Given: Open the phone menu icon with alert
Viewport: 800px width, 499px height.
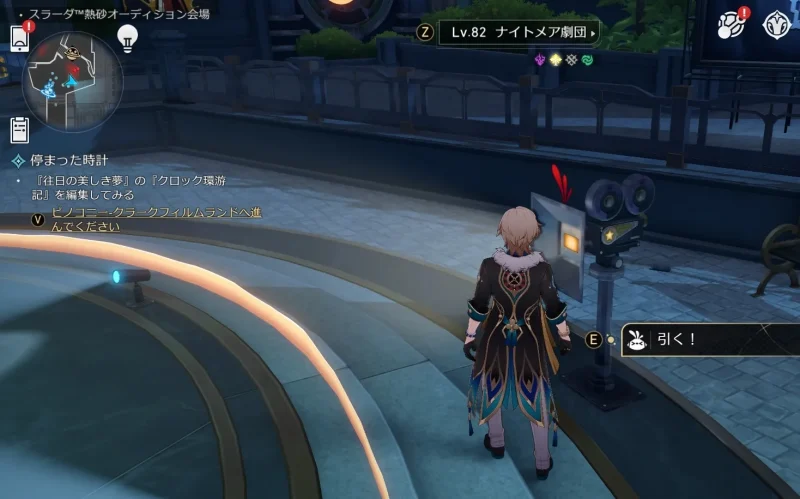Looking at the screenshot, I should tap(20, 37).
